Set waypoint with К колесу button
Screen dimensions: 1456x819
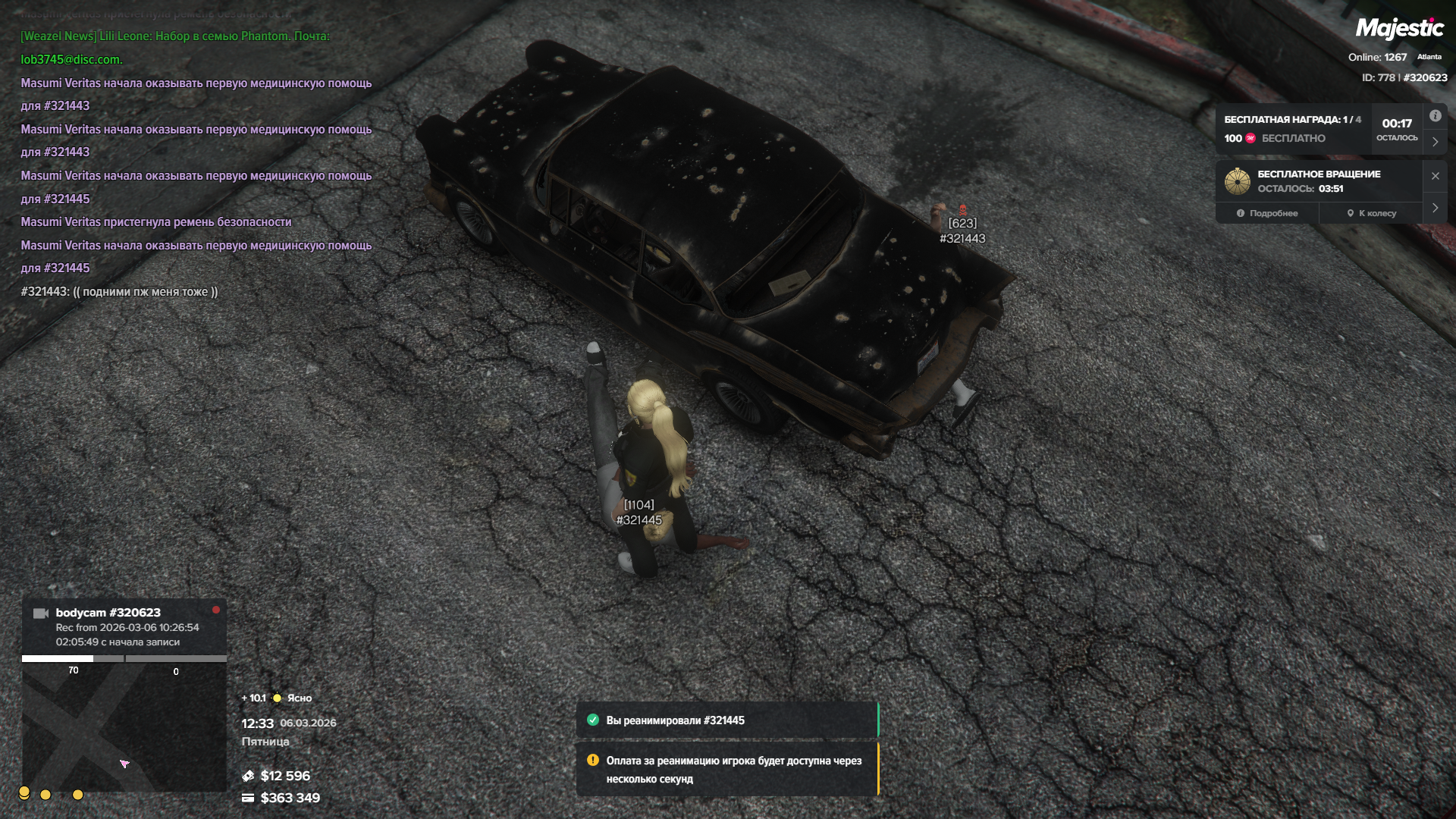point(1372,213)
